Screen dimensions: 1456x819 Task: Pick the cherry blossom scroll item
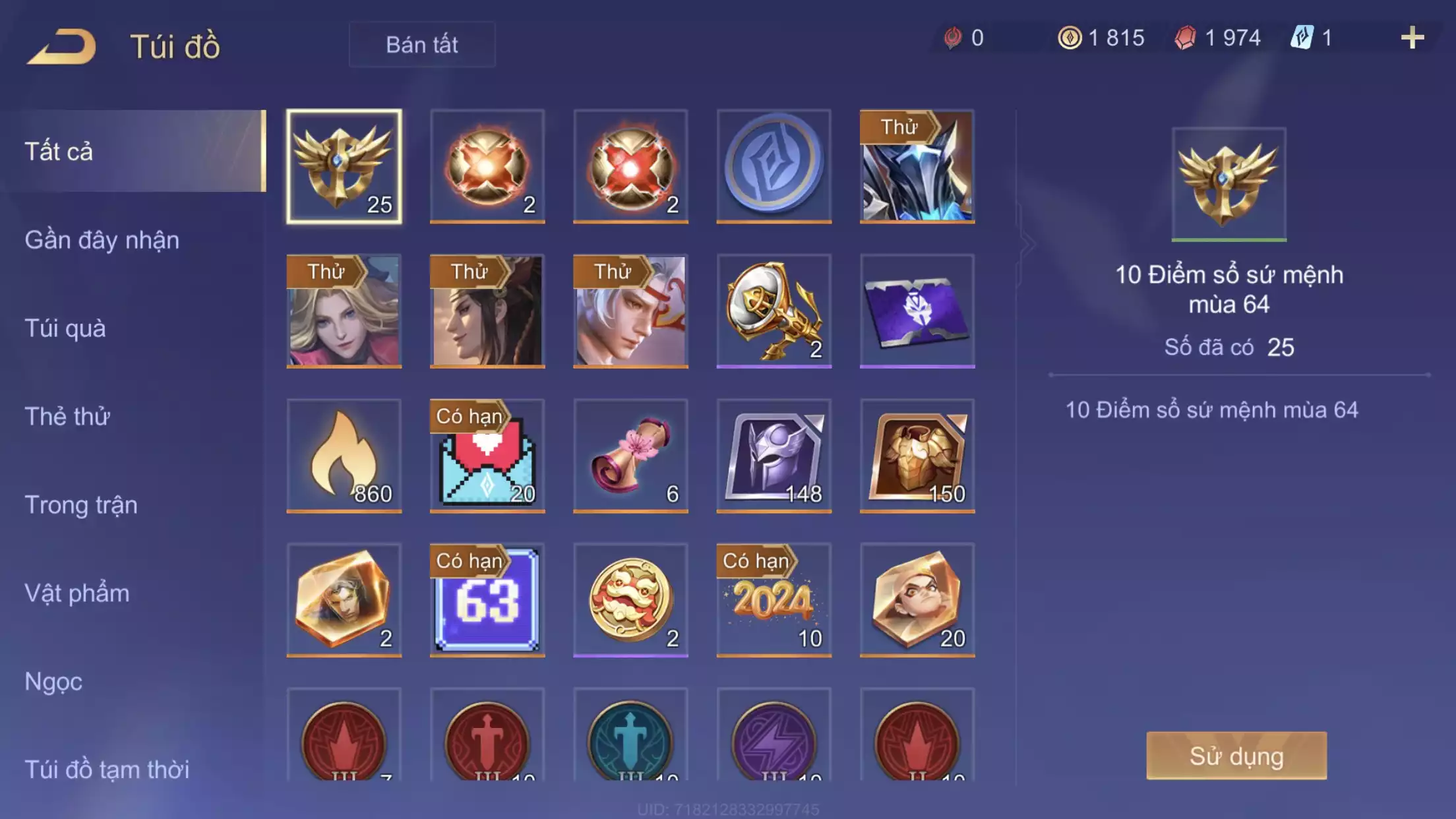pyautogui.click(x=630, y=456)
